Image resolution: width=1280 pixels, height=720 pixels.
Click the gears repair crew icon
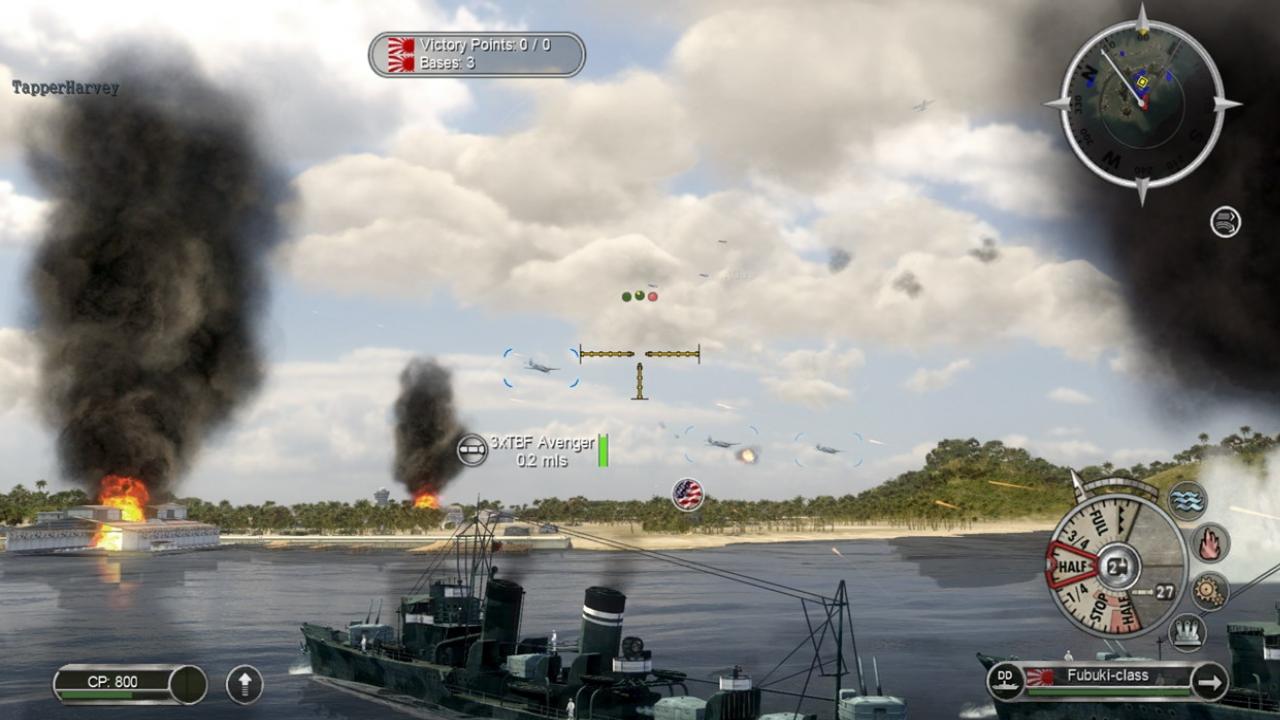pos(1208,590)
